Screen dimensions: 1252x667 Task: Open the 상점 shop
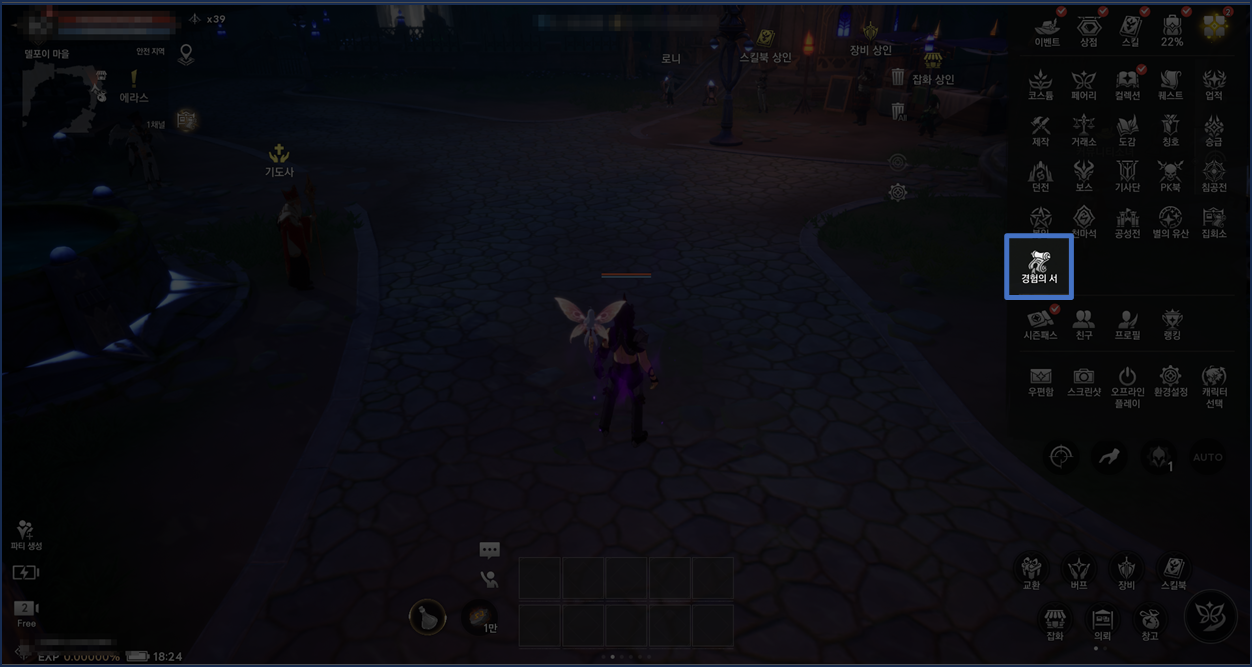1088,30
